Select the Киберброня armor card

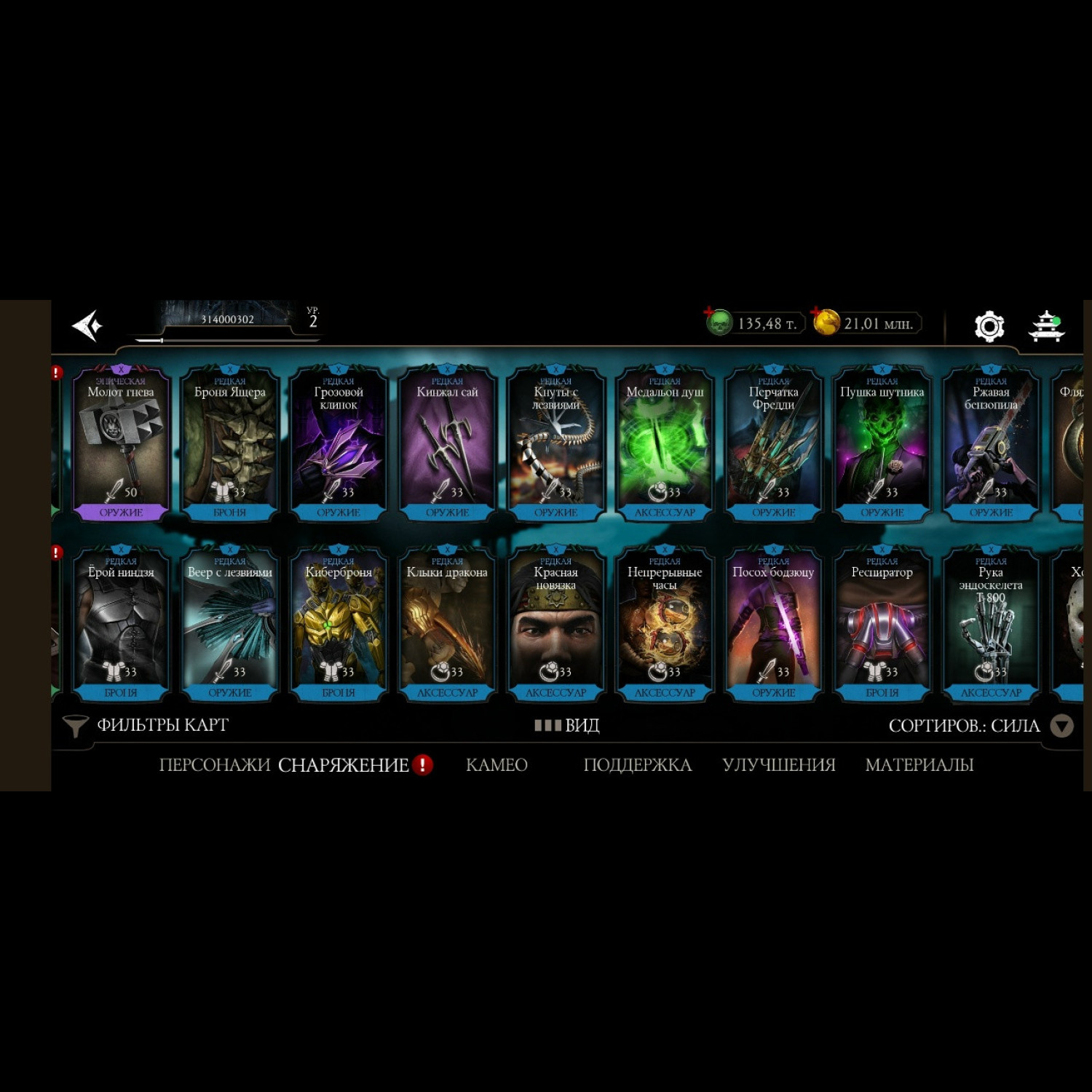pos(339,625)
